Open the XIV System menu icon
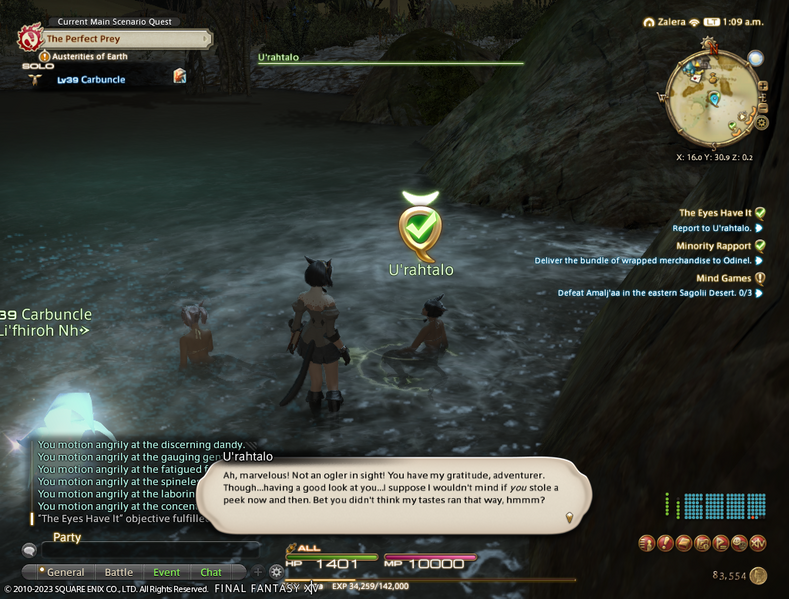Viewport: 789px width, 599px height. point(759,543)
